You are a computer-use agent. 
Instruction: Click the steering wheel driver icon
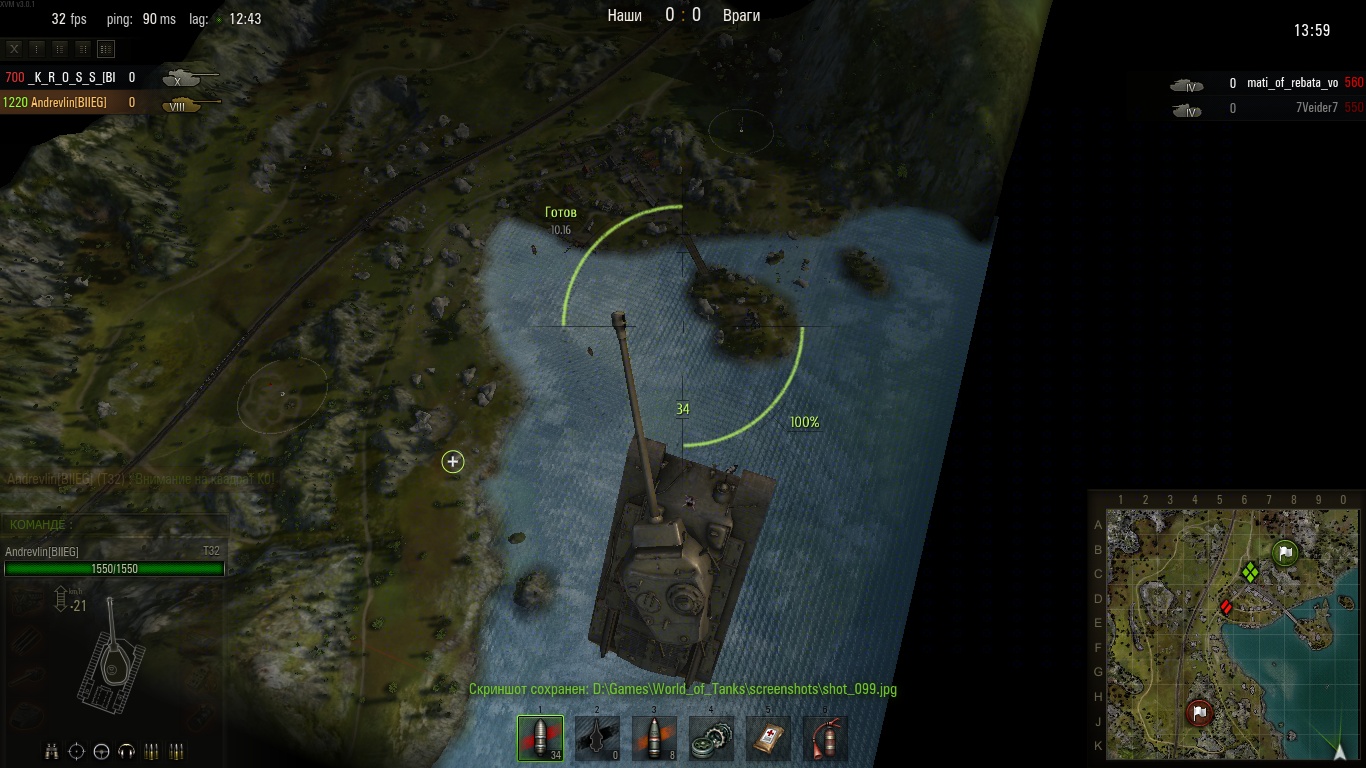101,751
